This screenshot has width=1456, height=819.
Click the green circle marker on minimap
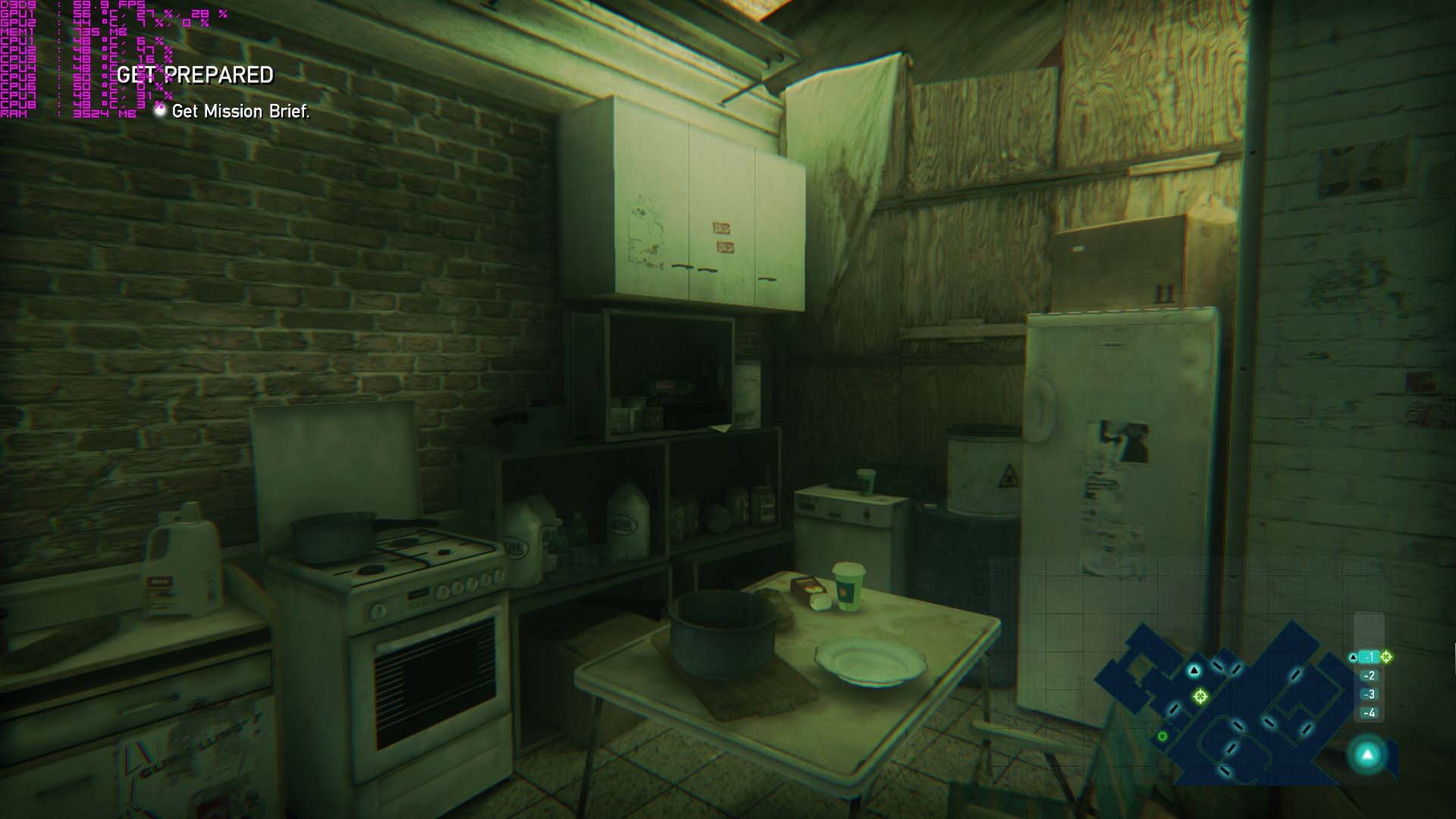(x=1163, y=736)
